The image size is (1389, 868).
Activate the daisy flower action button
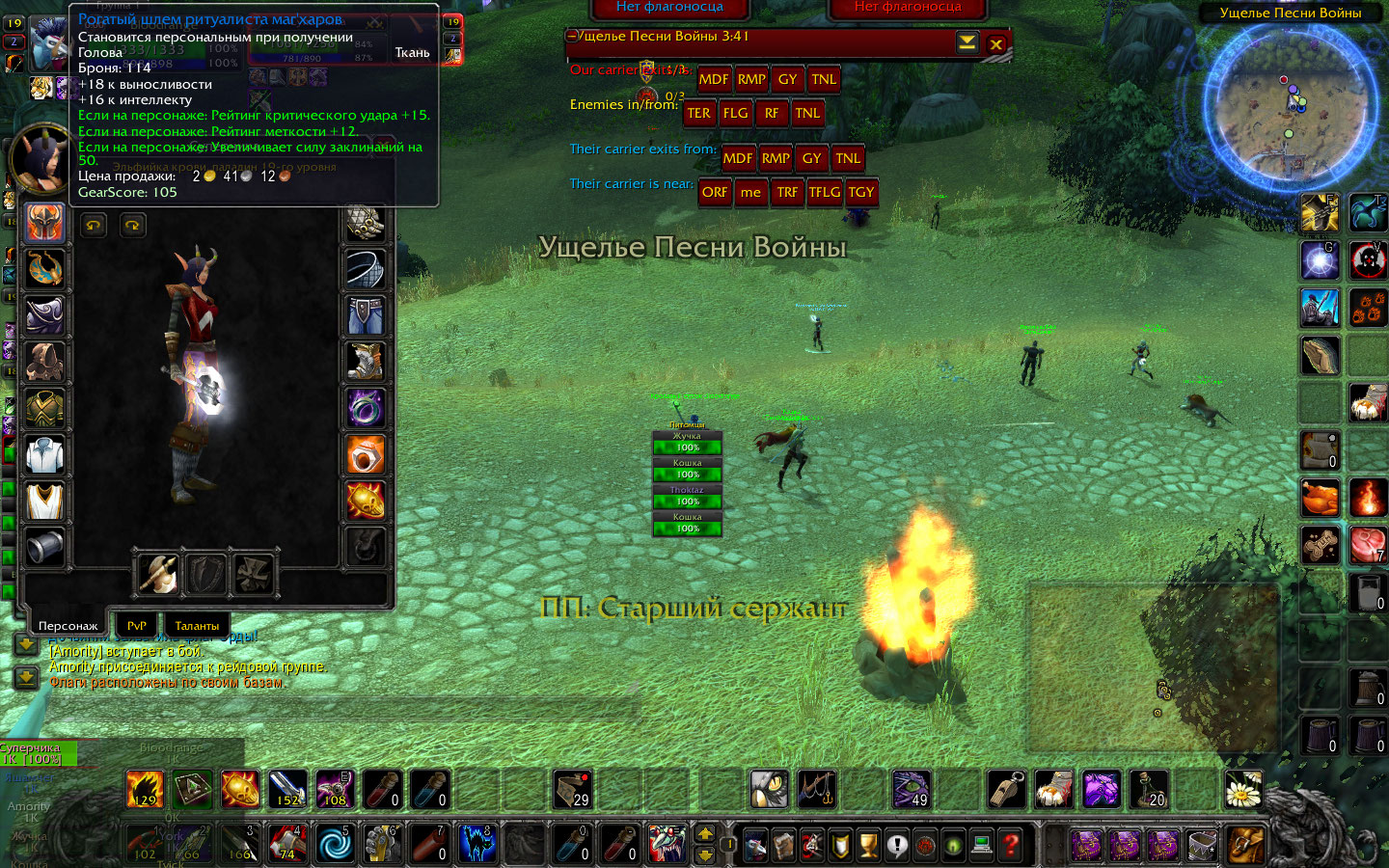click(1243, 790)
